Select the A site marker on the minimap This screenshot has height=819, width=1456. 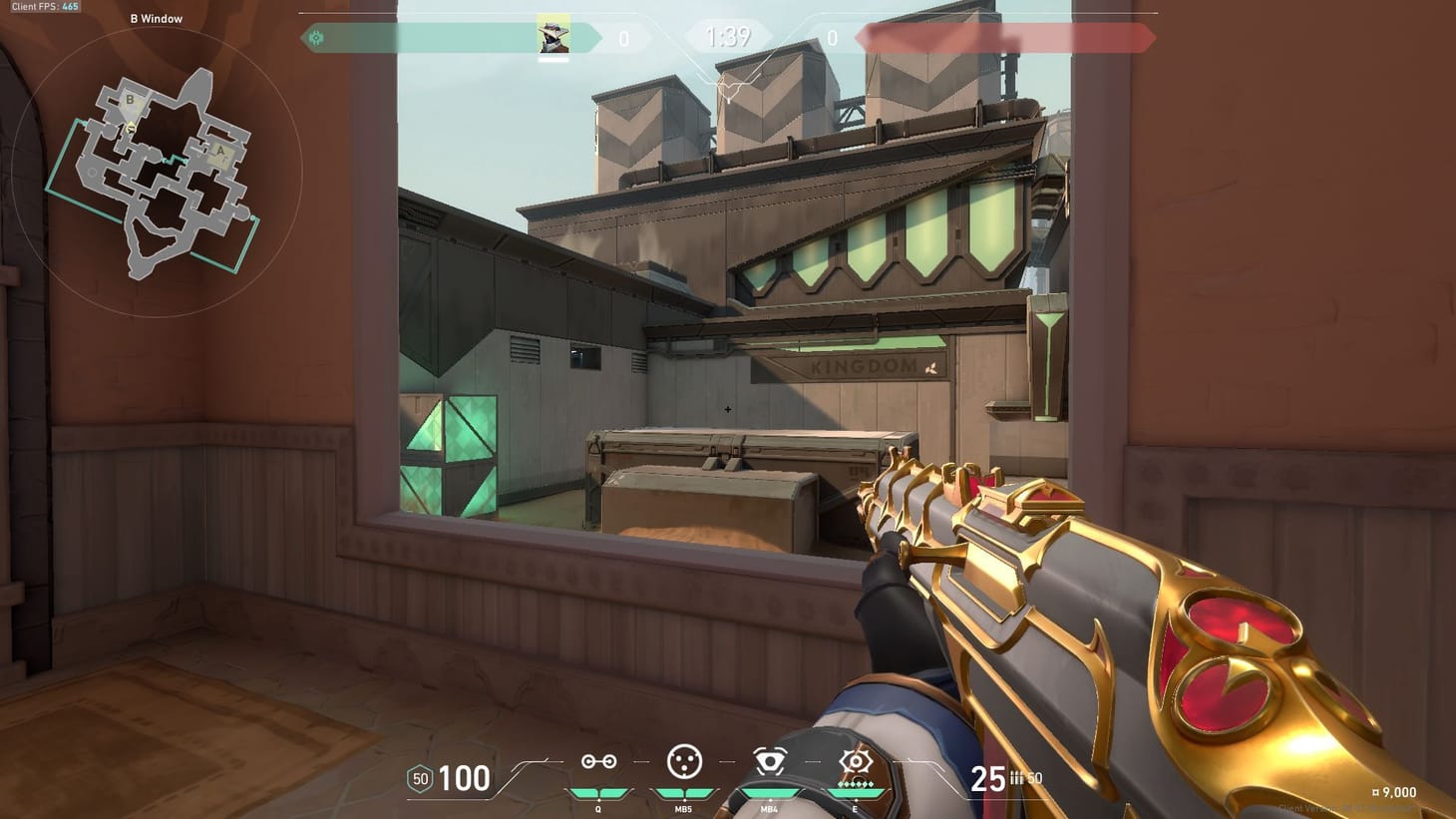(218, 150)
